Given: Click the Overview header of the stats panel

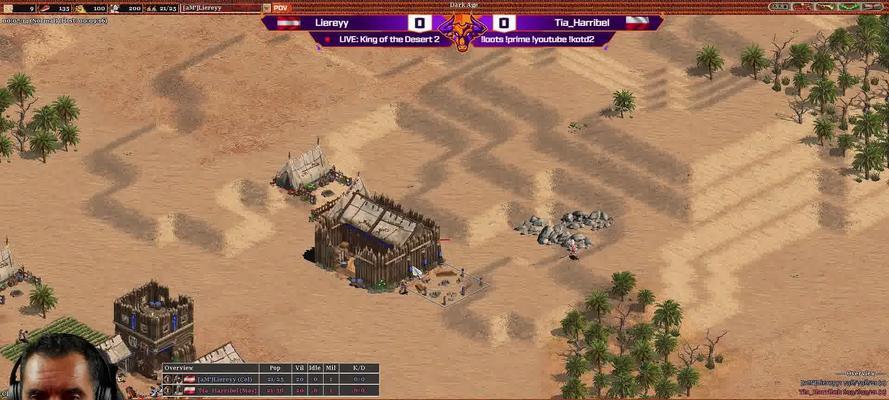Looking at the screenshot, I should pos(181,368).
